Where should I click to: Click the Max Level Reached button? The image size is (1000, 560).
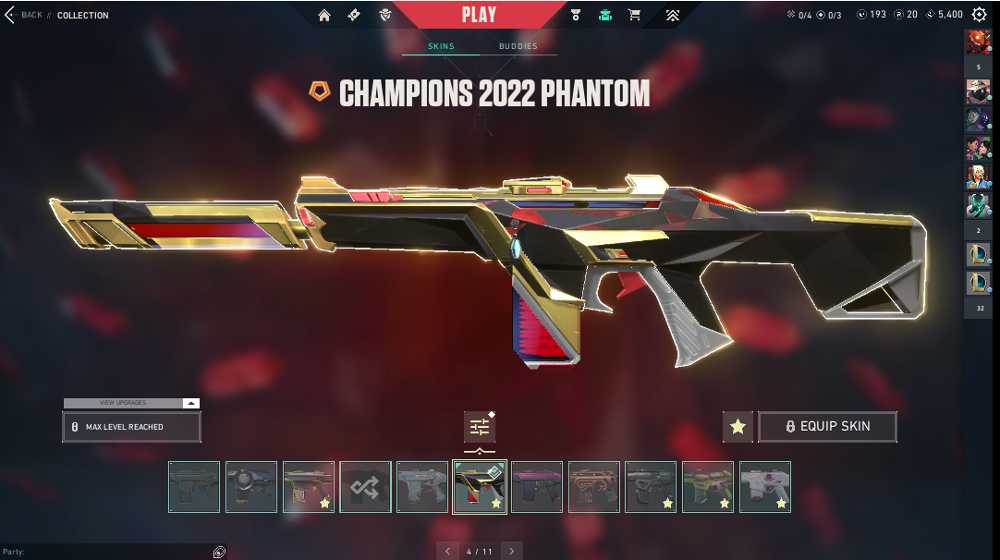click(131, 427)
